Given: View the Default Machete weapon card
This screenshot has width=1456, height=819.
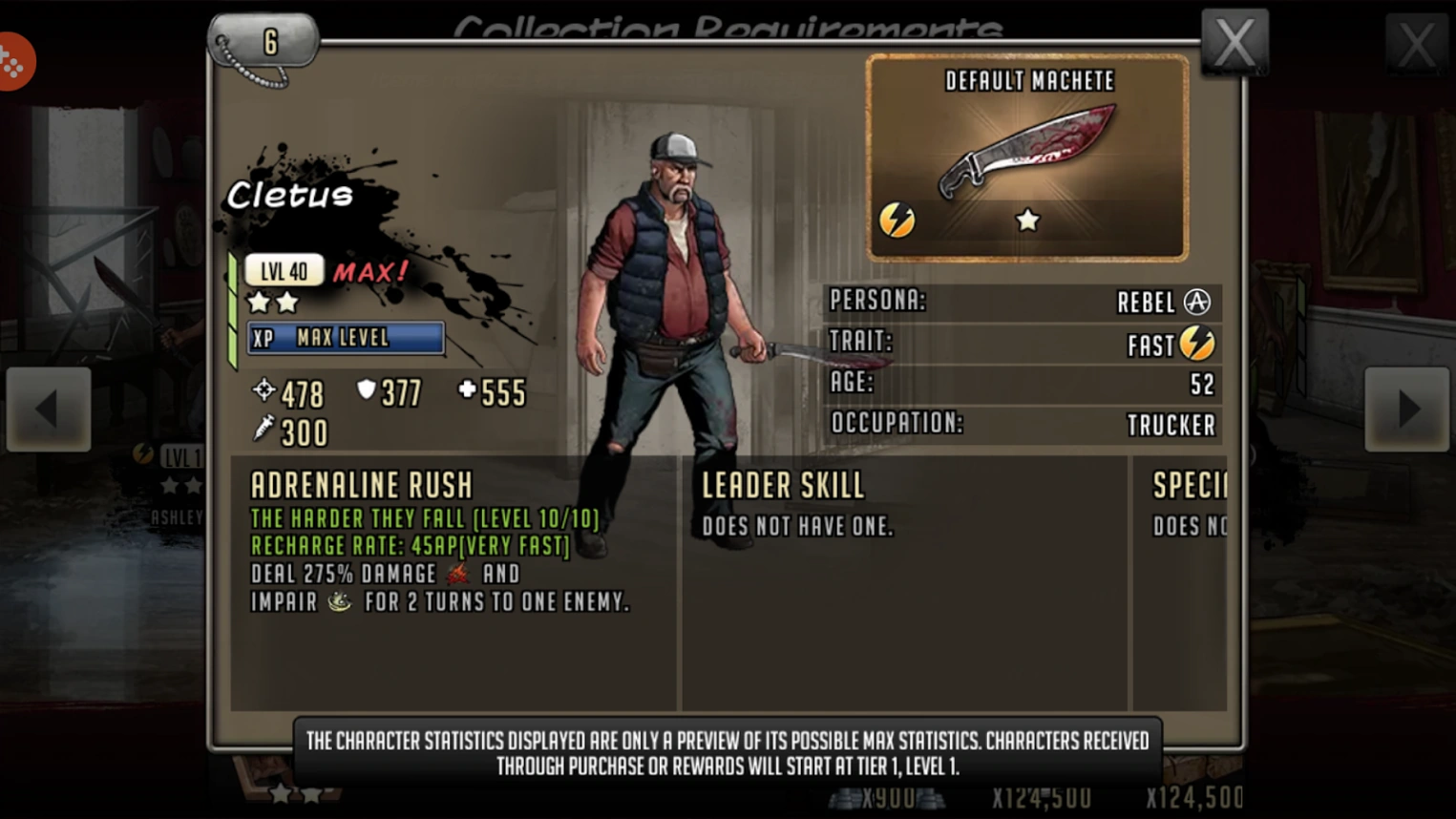Looking at the screenshot, I should point(1025,157).
